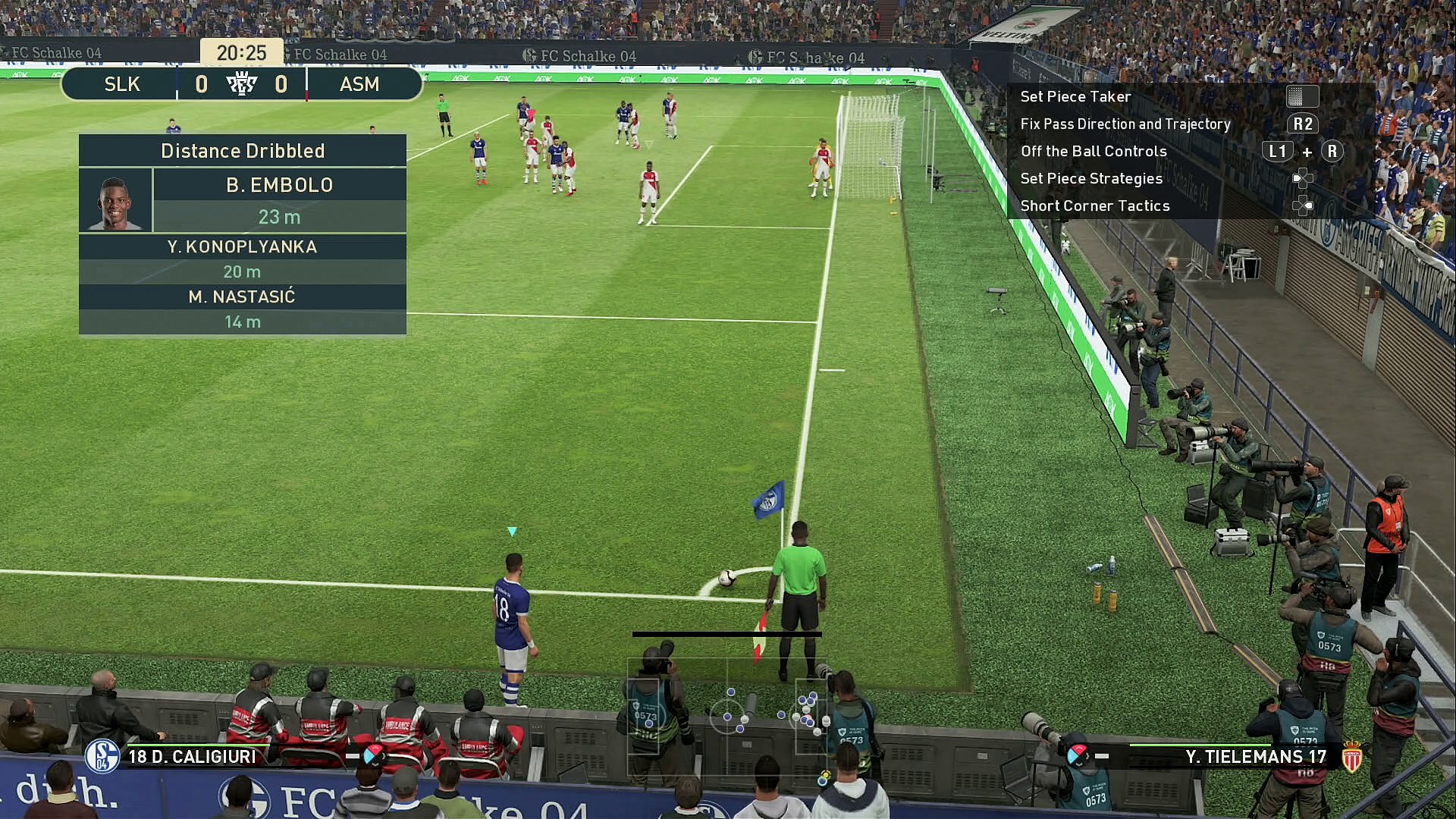Select the M. Nastasić stats row
The image size is (1456, 819).
(242, 309)
